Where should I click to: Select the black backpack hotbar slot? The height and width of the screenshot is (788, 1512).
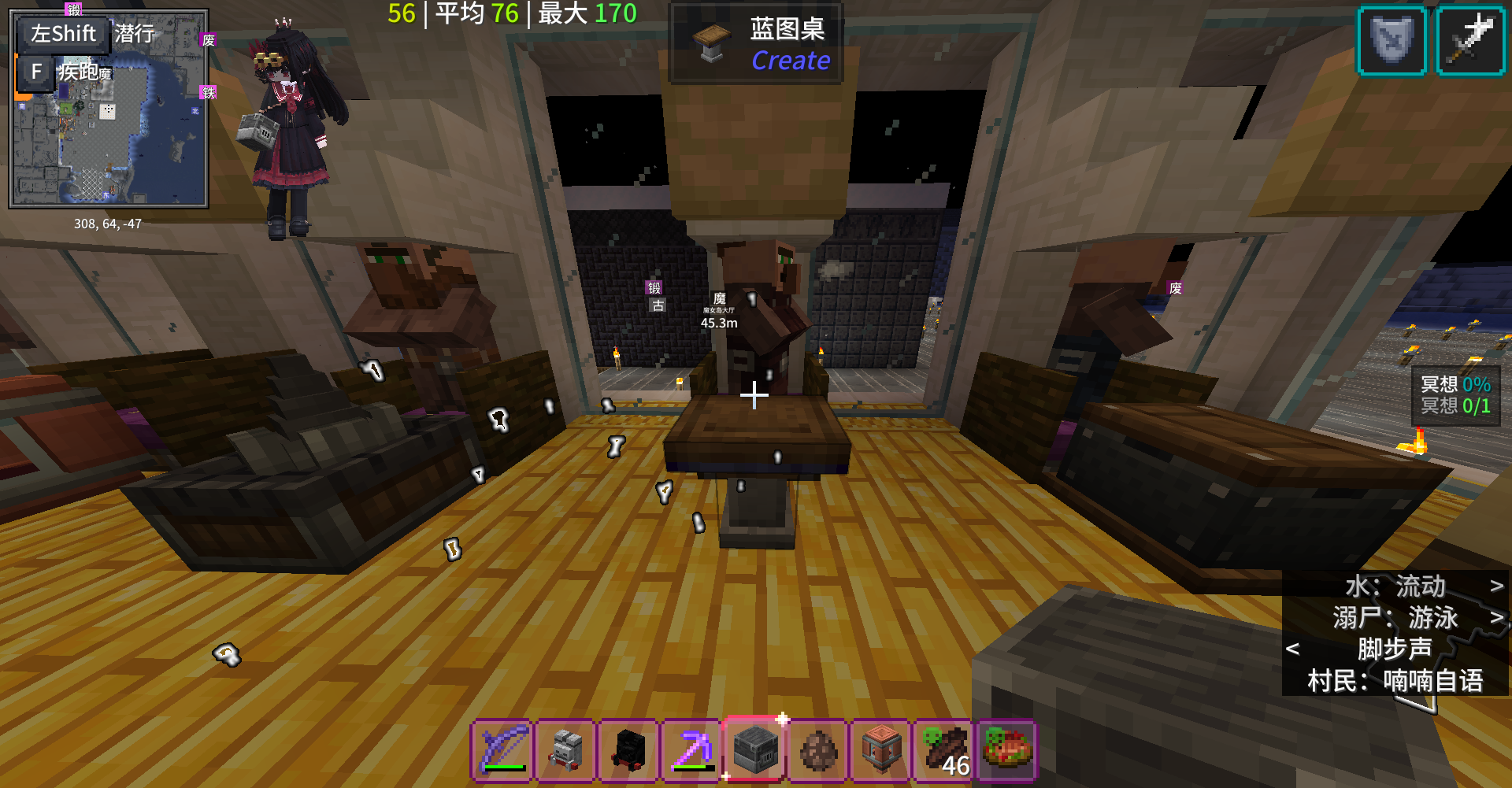click(629, 750)
